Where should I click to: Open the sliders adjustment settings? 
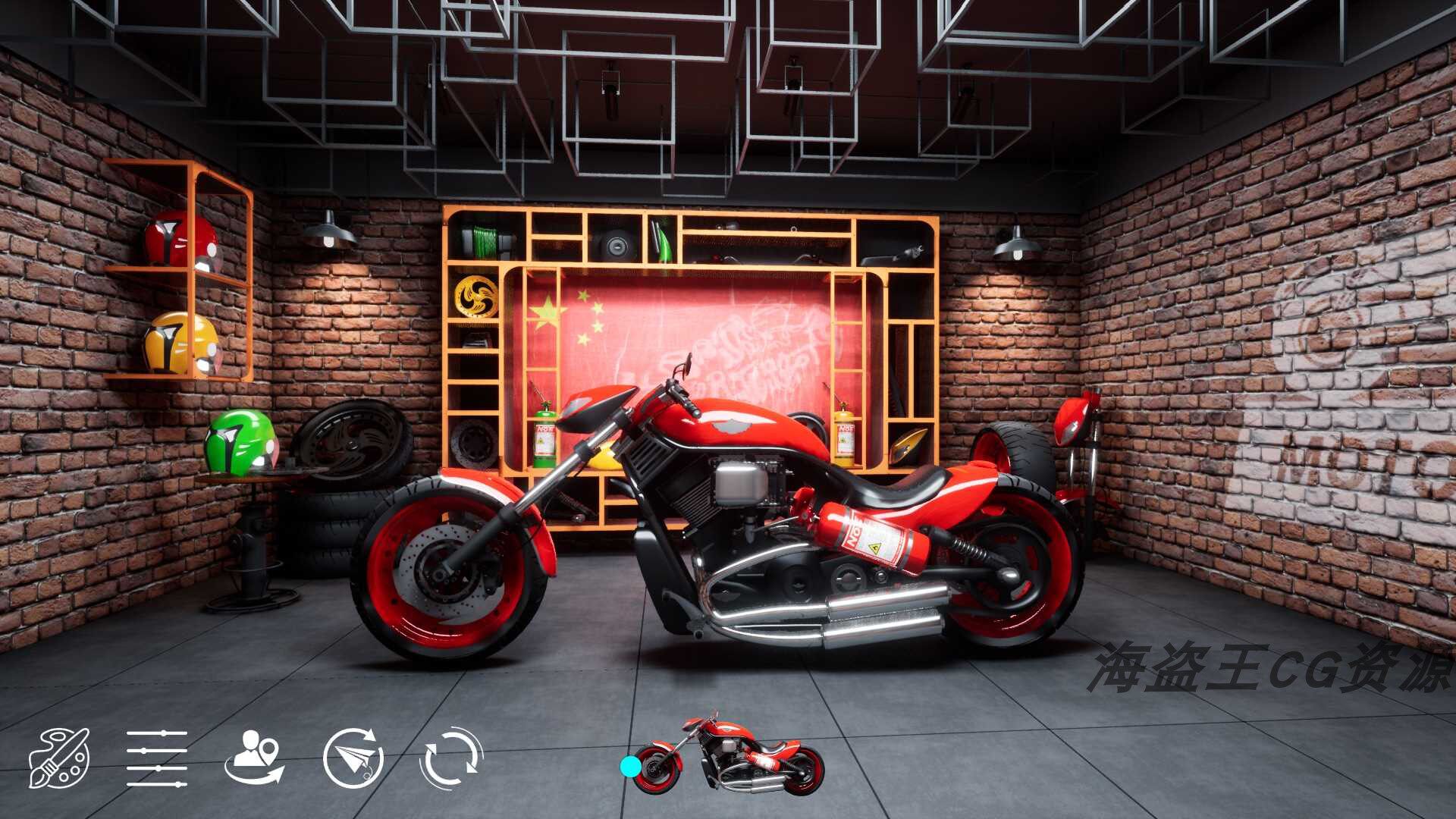pos(157,758)
